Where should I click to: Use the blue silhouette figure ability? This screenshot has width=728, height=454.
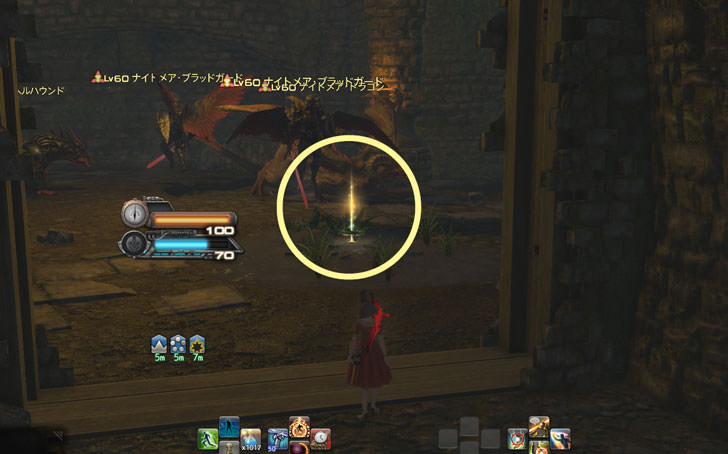[229, 427]
